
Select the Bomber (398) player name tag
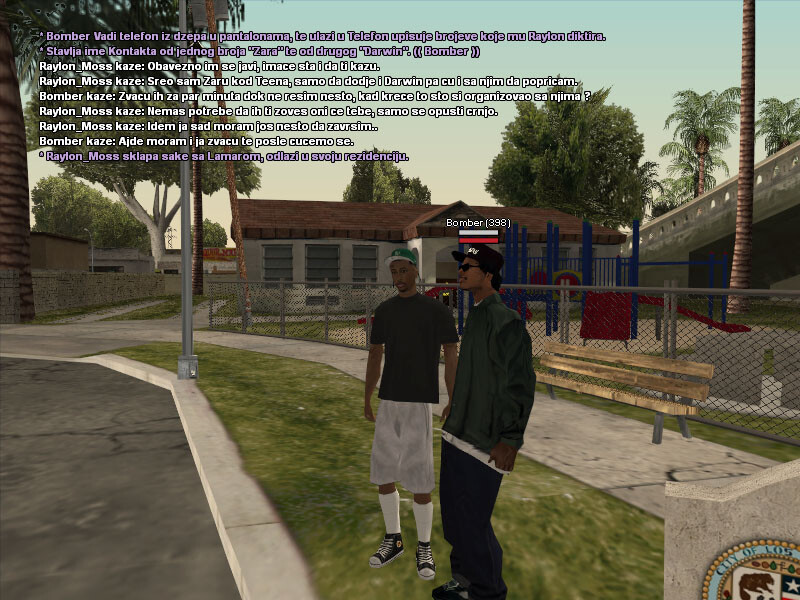(x=478, y=223)
